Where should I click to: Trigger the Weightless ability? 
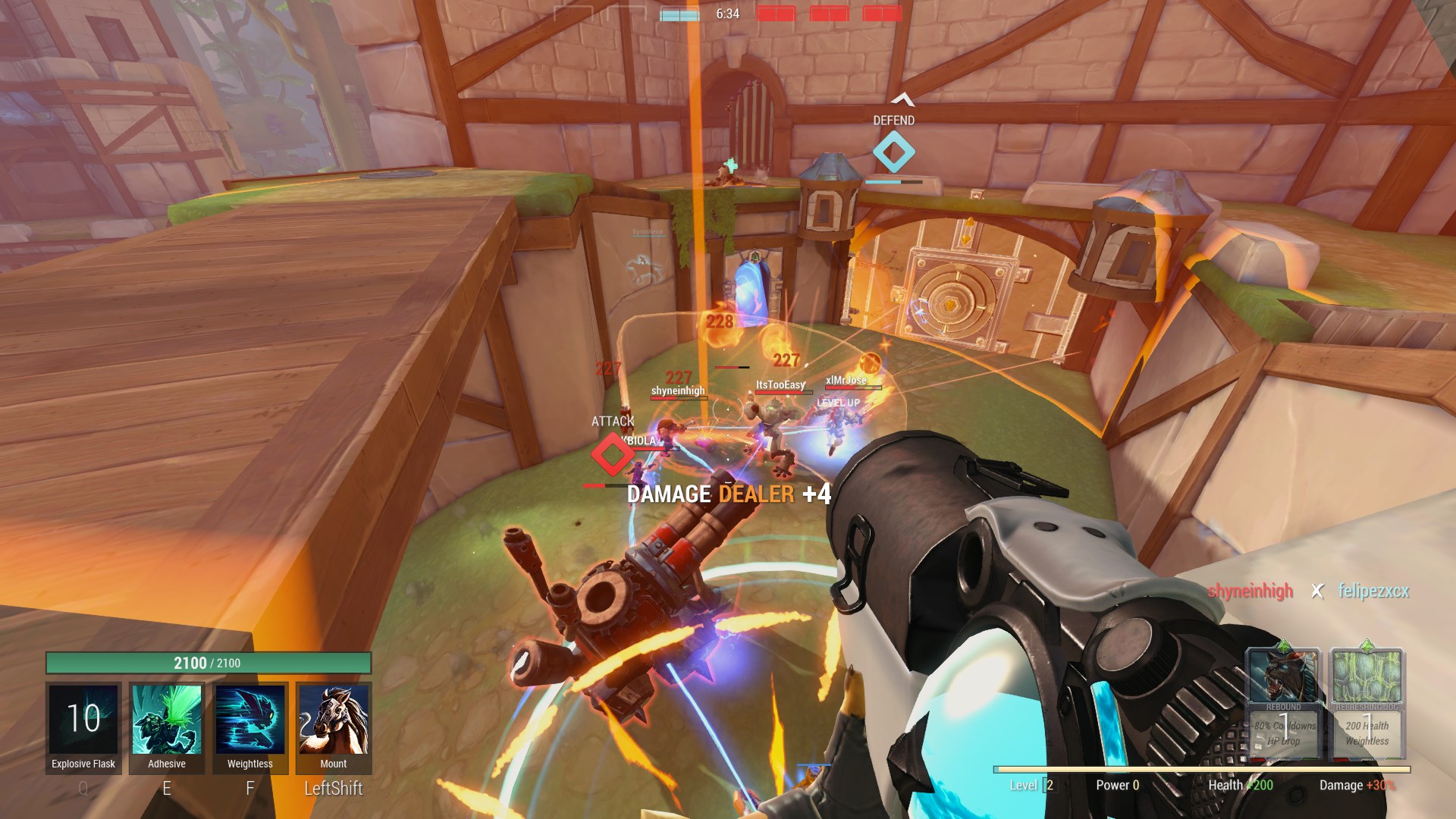pos(250,720)
